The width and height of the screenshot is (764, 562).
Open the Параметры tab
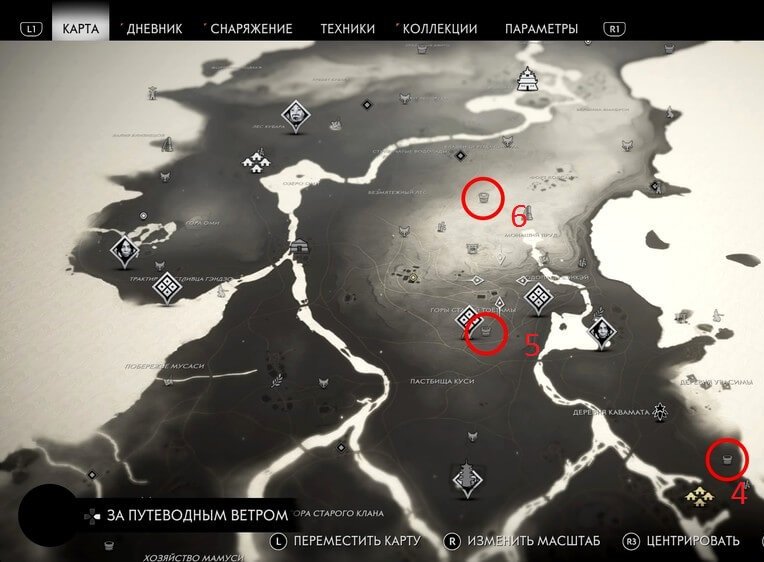541,29
